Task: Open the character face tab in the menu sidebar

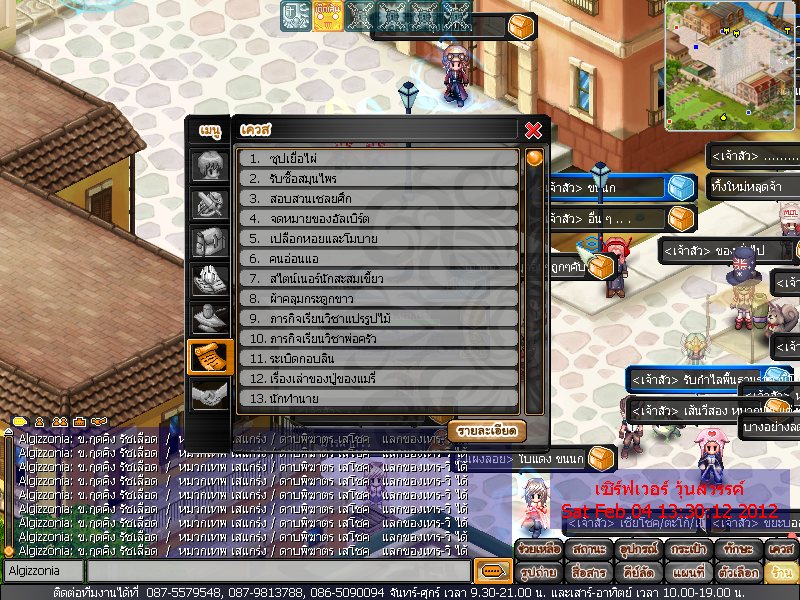Action: pos(210,165)
